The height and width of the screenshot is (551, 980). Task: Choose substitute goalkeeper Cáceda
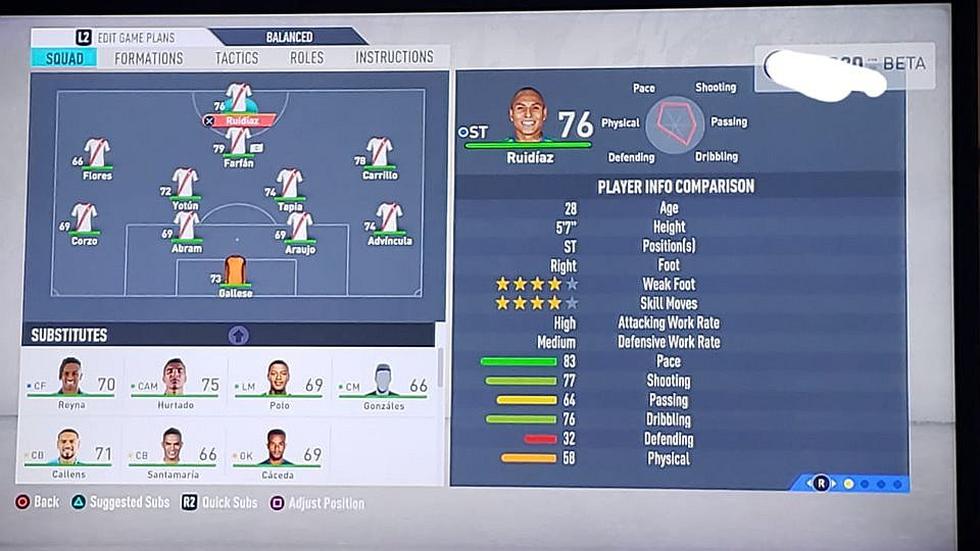[277, 452]
